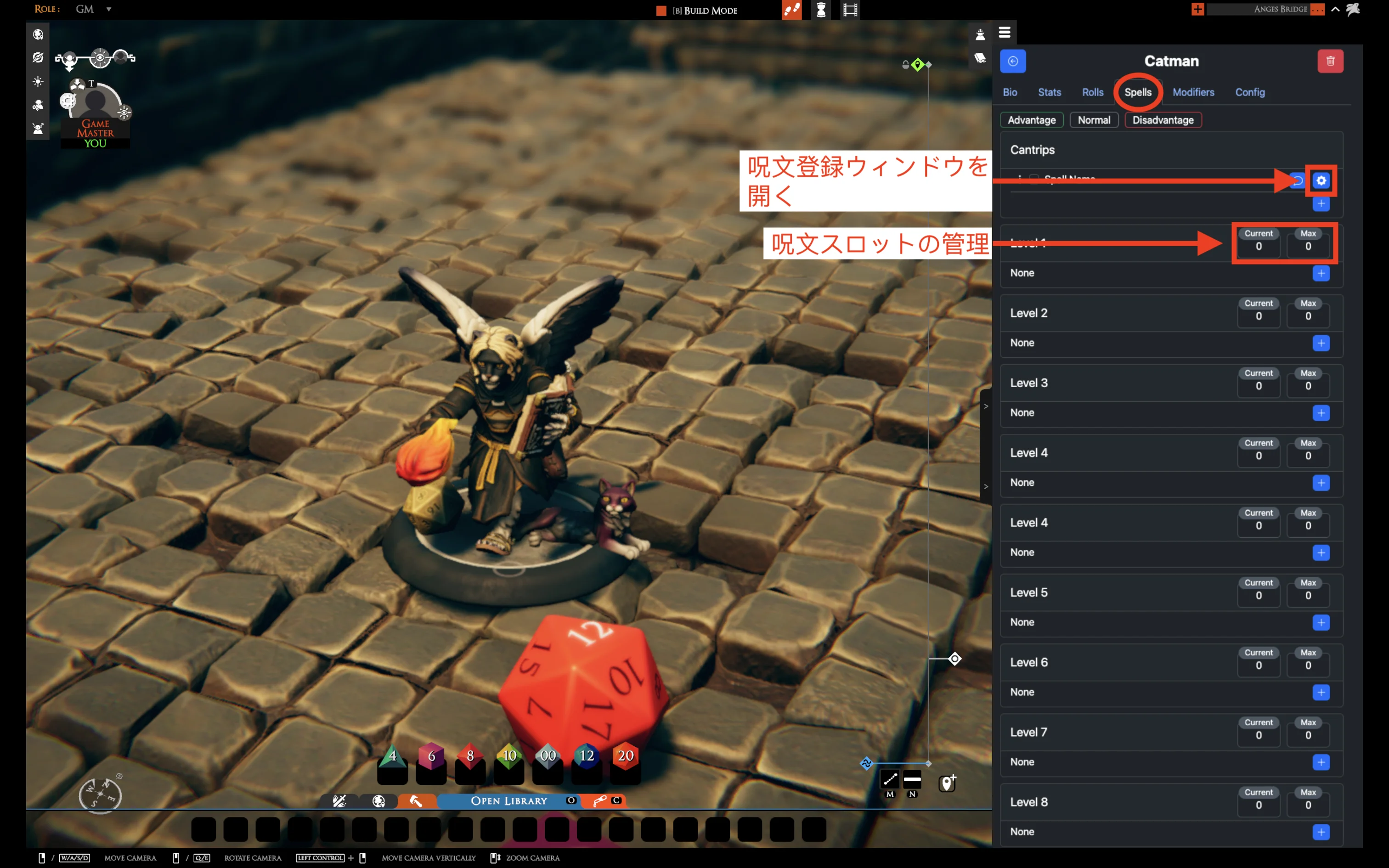1389x868 pixels.
Task: Choose Advantage roll mode
Action: [1032, 120]
